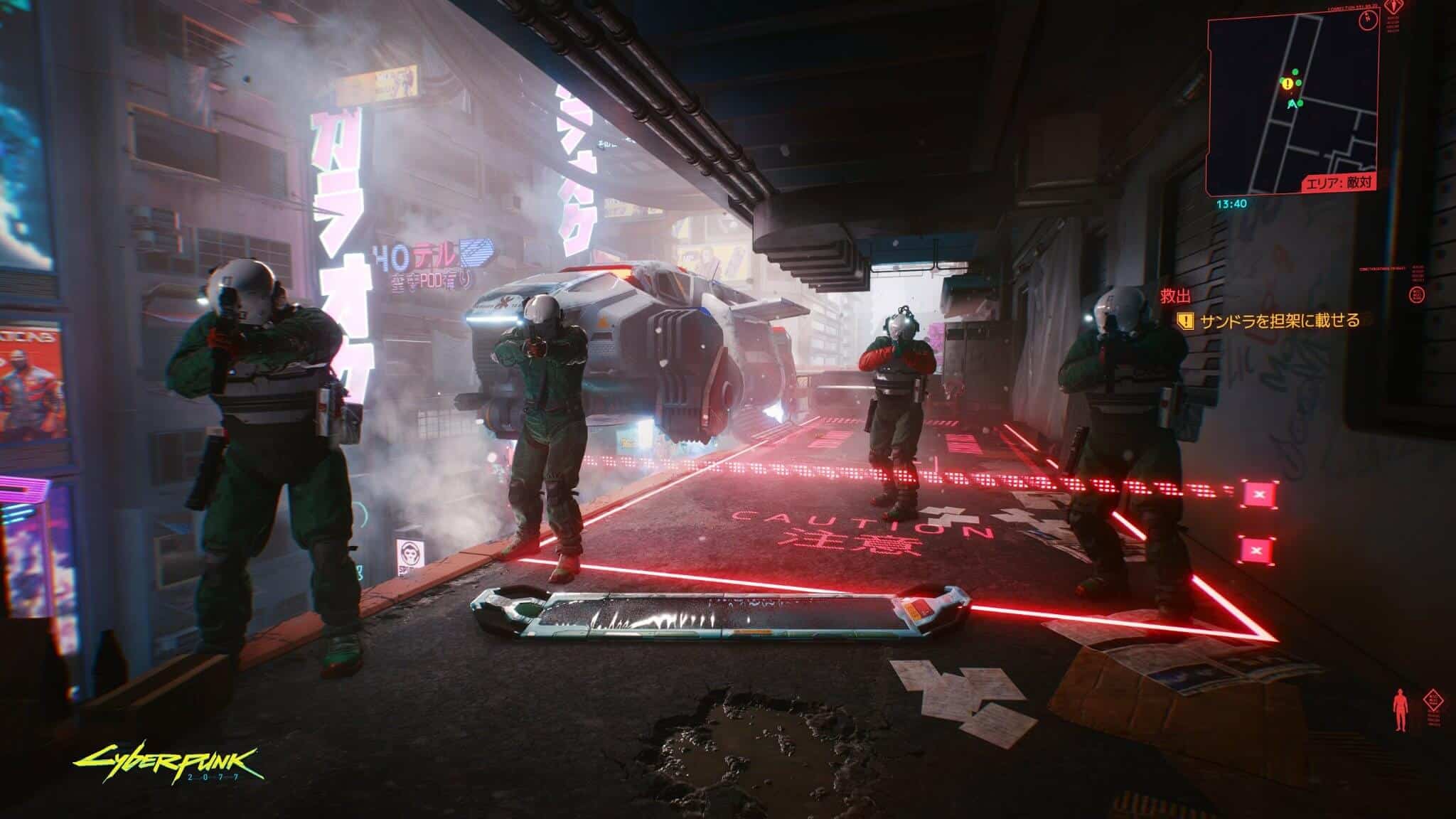Viewport: 1456px width, 819px height.
Task: Click the 13:40 game clock display
Action: pyautogui.click(x=1232, y=203)
